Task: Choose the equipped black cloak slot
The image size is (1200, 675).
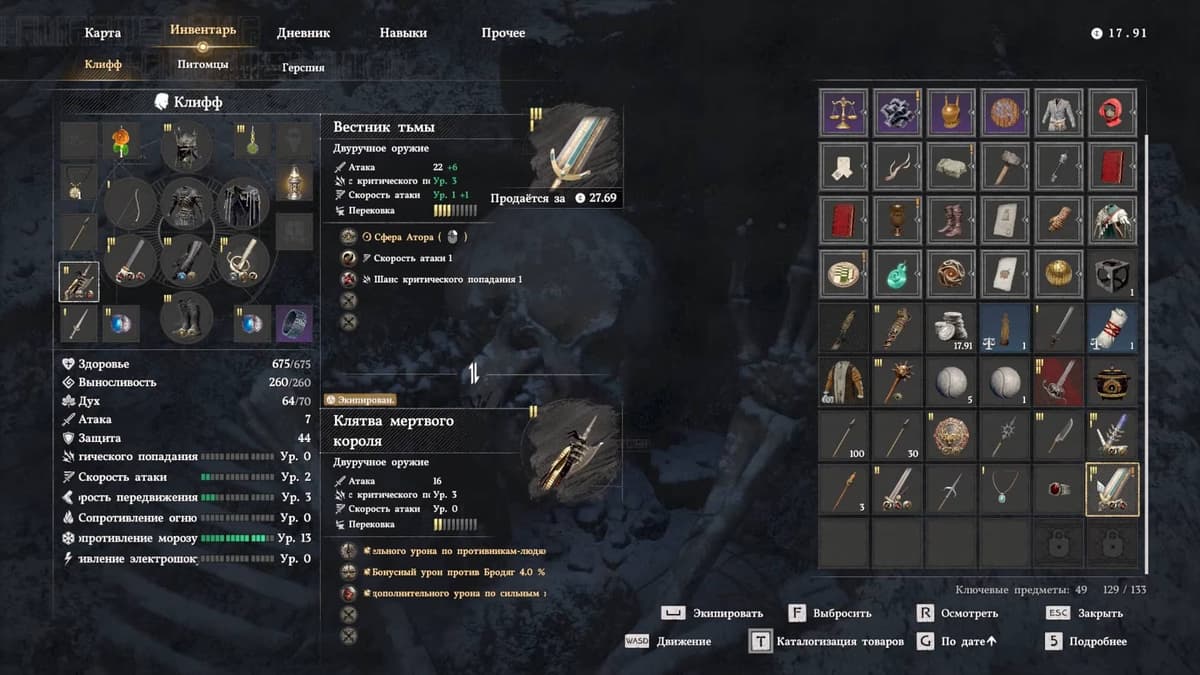Action: pos(242,204)
